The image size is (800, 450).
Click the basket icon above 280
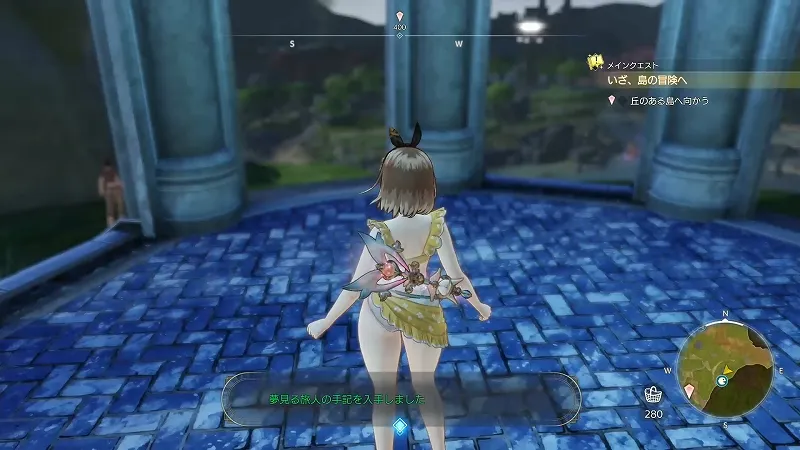tap(653, 393)
